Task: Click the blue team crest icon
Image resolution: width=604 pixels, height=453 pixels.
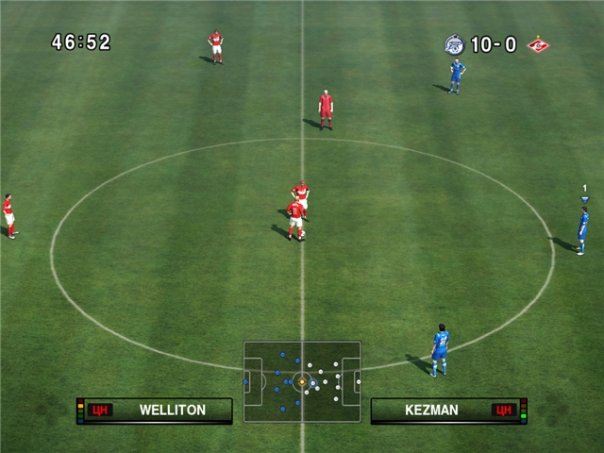Action: pyautogui.click(x=454, y=44)
